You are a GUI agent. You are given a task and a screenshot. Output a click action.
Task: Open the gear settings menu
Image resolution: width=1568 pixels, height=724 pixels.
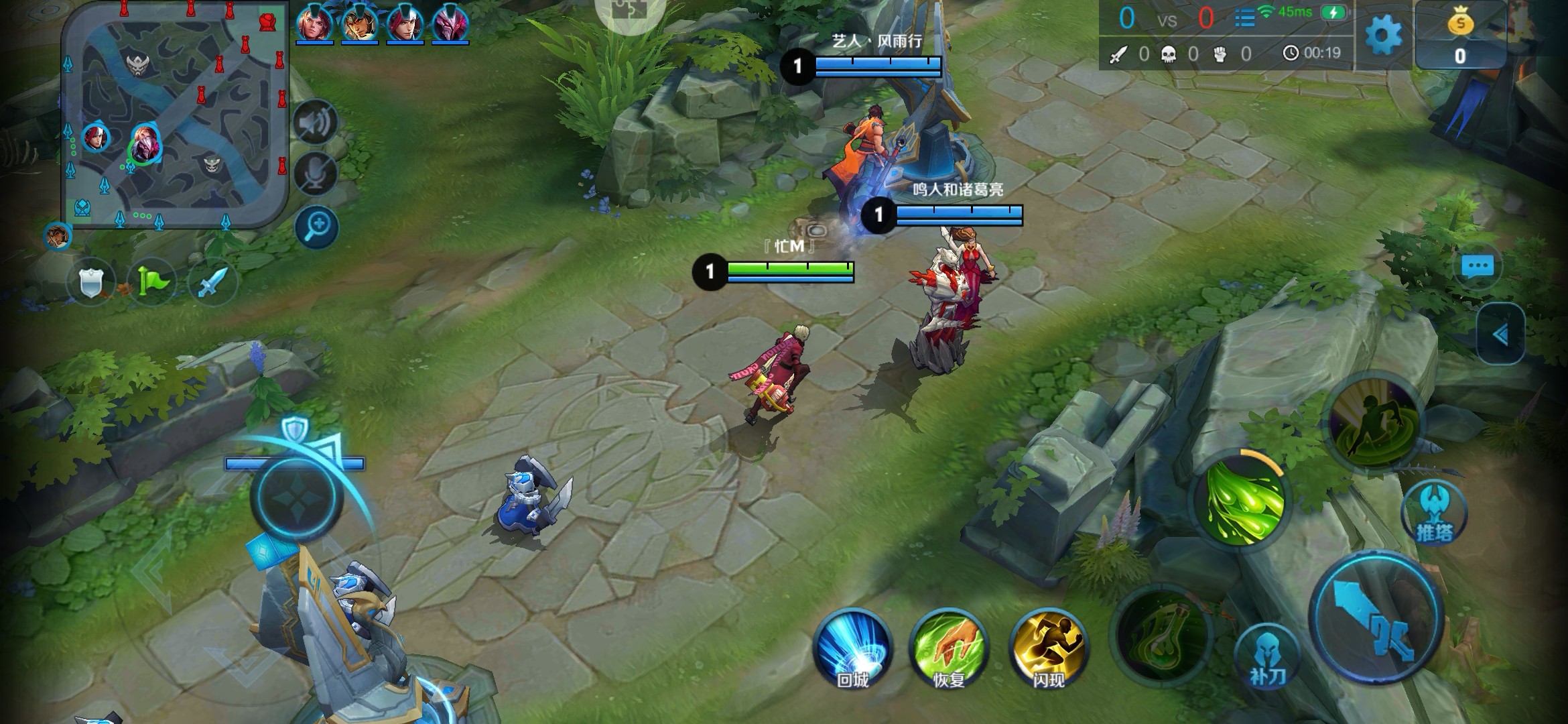point(1383,35)
